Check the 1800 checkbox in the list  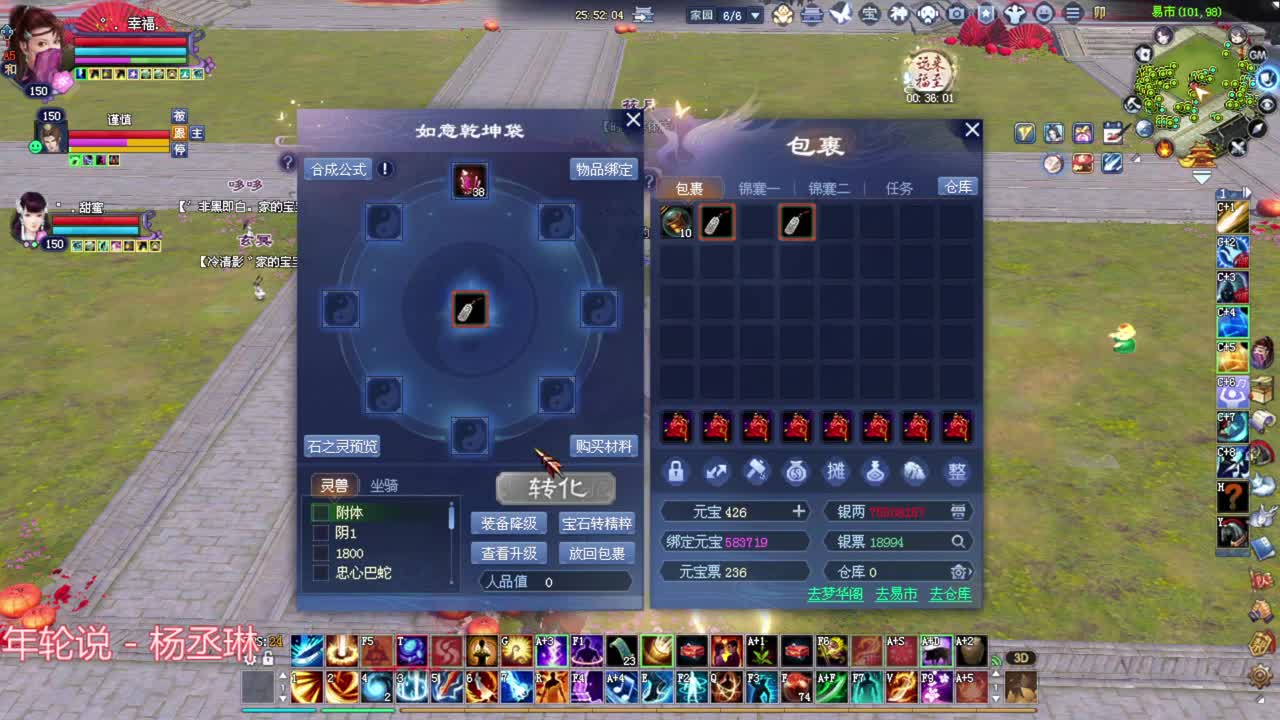tap(323, 553)
